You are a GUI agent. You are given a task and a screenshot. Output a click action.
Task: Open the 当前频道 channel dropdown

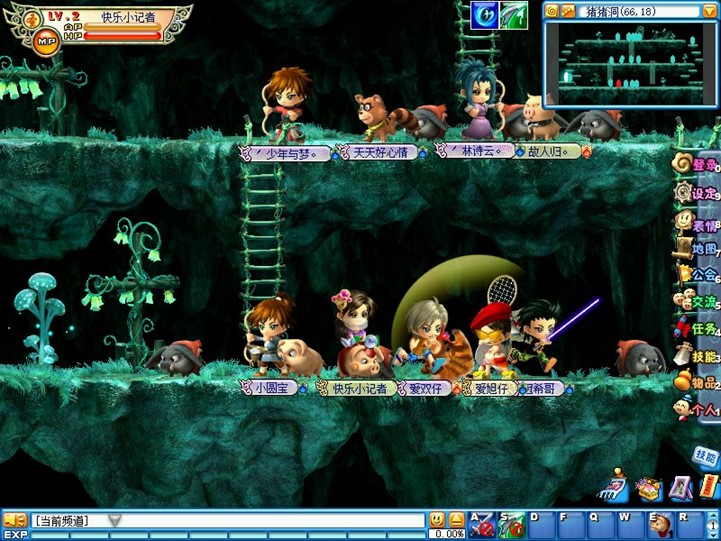(115, 520)
